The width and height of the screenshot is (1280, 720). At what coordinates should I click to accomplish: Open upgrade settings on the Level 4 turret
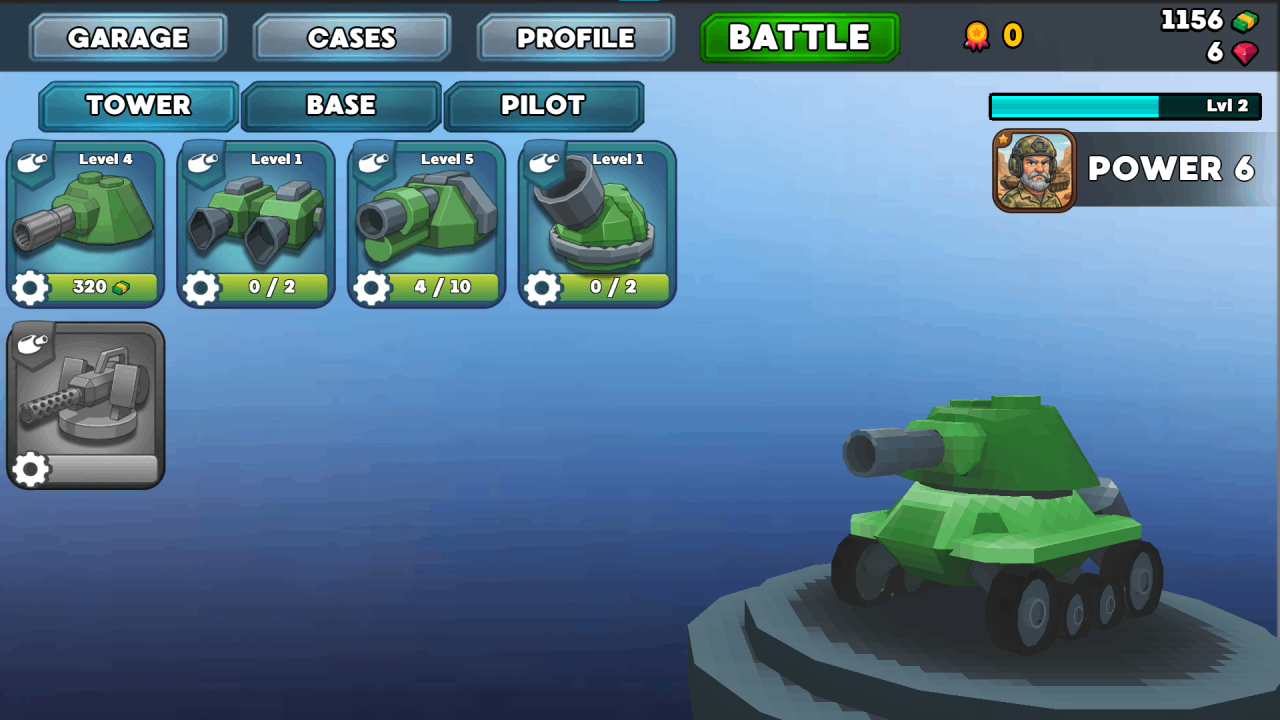(30, 289)
